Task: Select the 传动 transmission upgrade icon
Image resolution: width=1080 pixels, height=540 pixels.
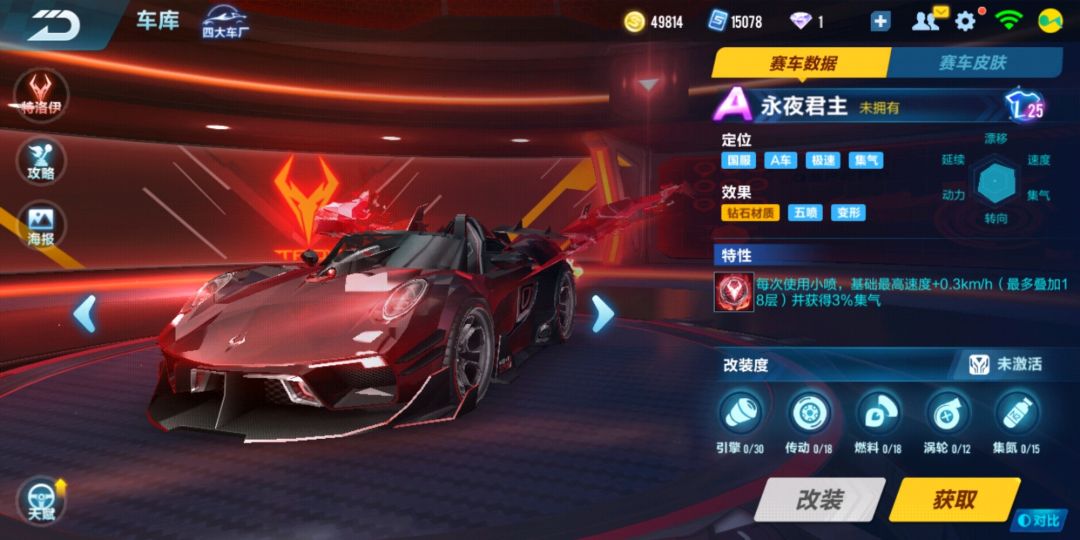Action: click(810, 412)
